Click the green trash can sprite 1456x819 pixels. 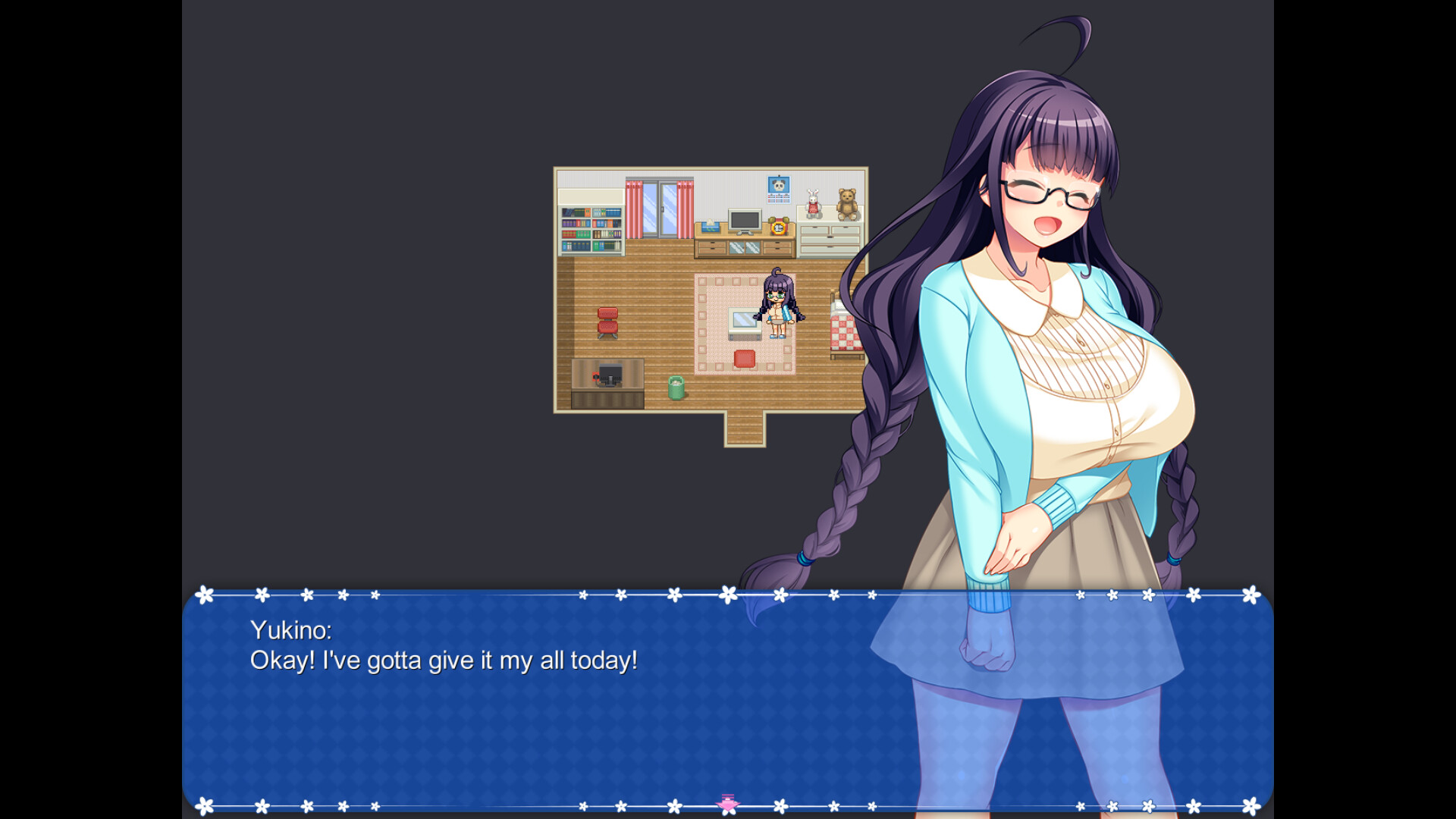676,387
